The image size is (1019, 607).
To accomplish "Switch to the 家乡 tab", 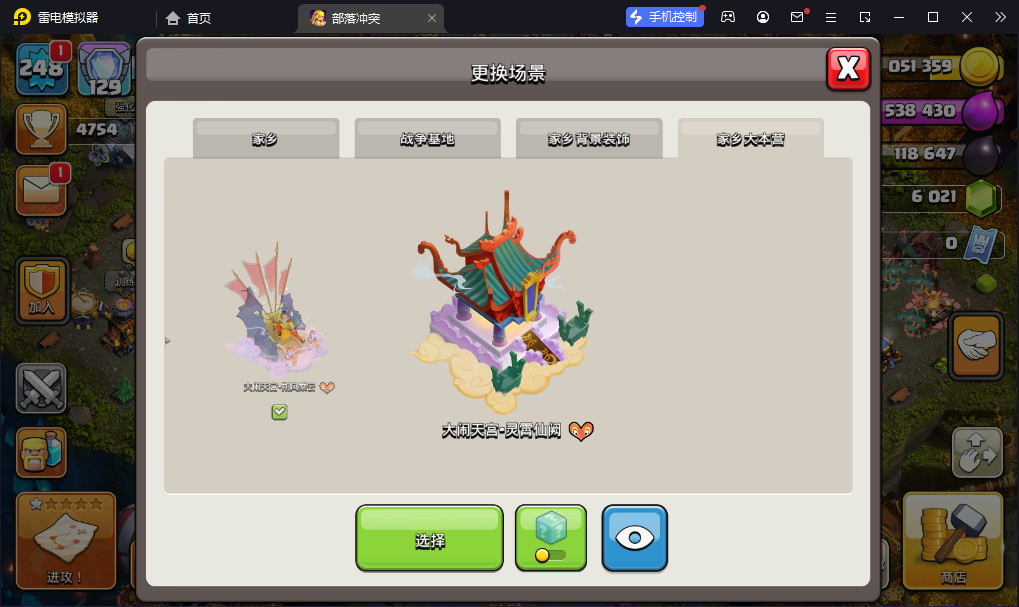I will (265, 139).
